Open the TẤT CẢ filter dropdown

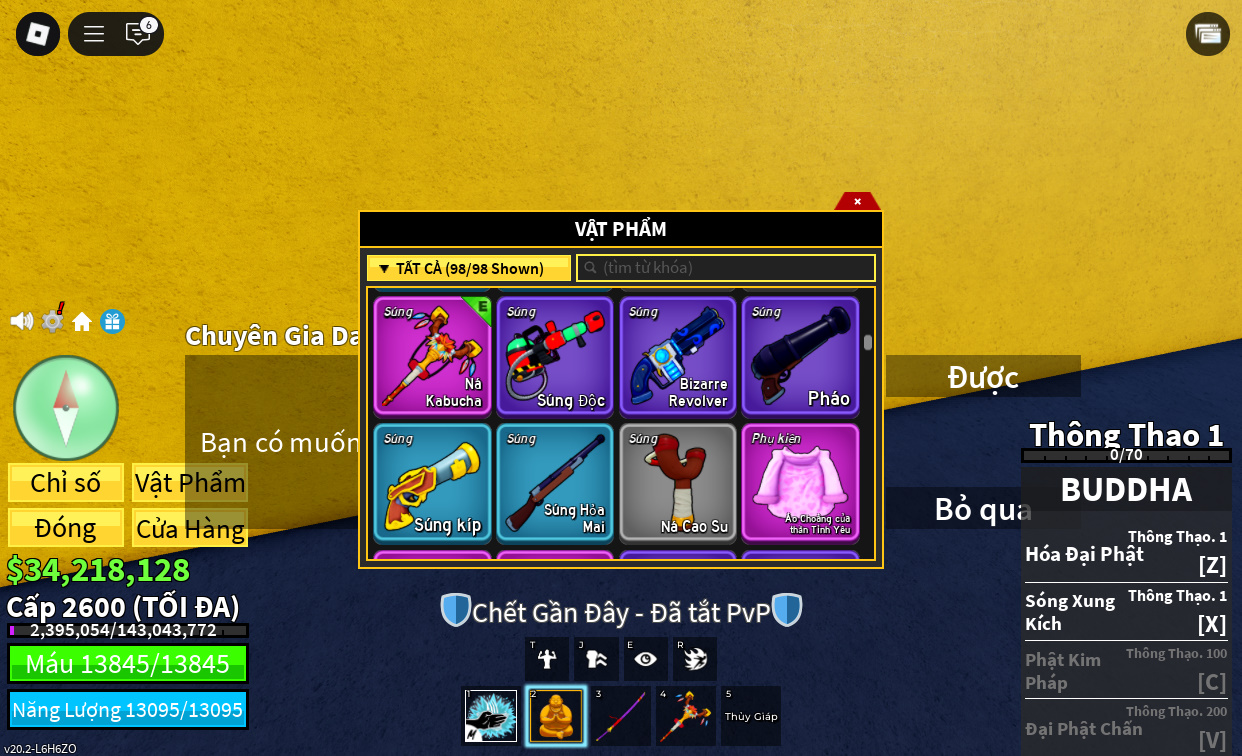468,268
